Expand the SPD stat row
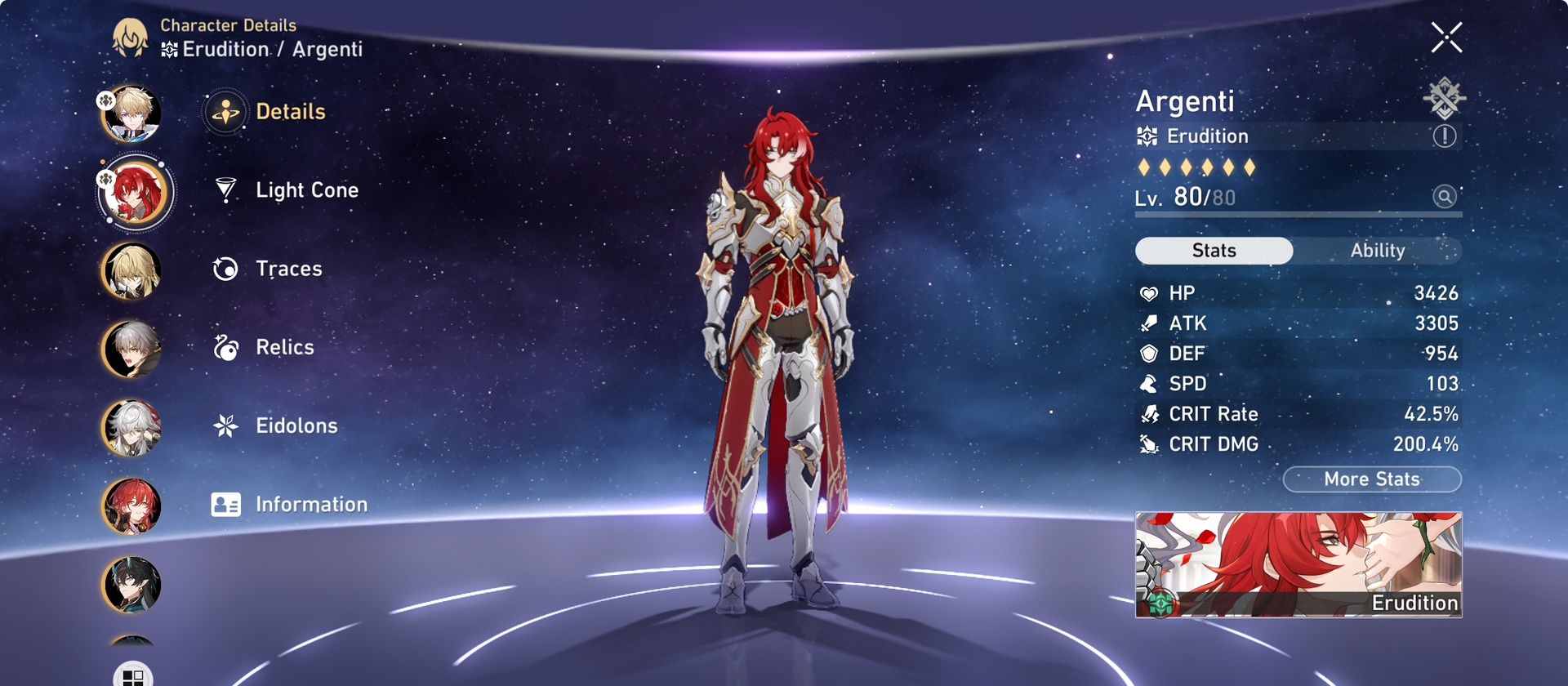The width and height of the screenshot is (1568, 686). pyautogui.click(x=1298, y=383)
